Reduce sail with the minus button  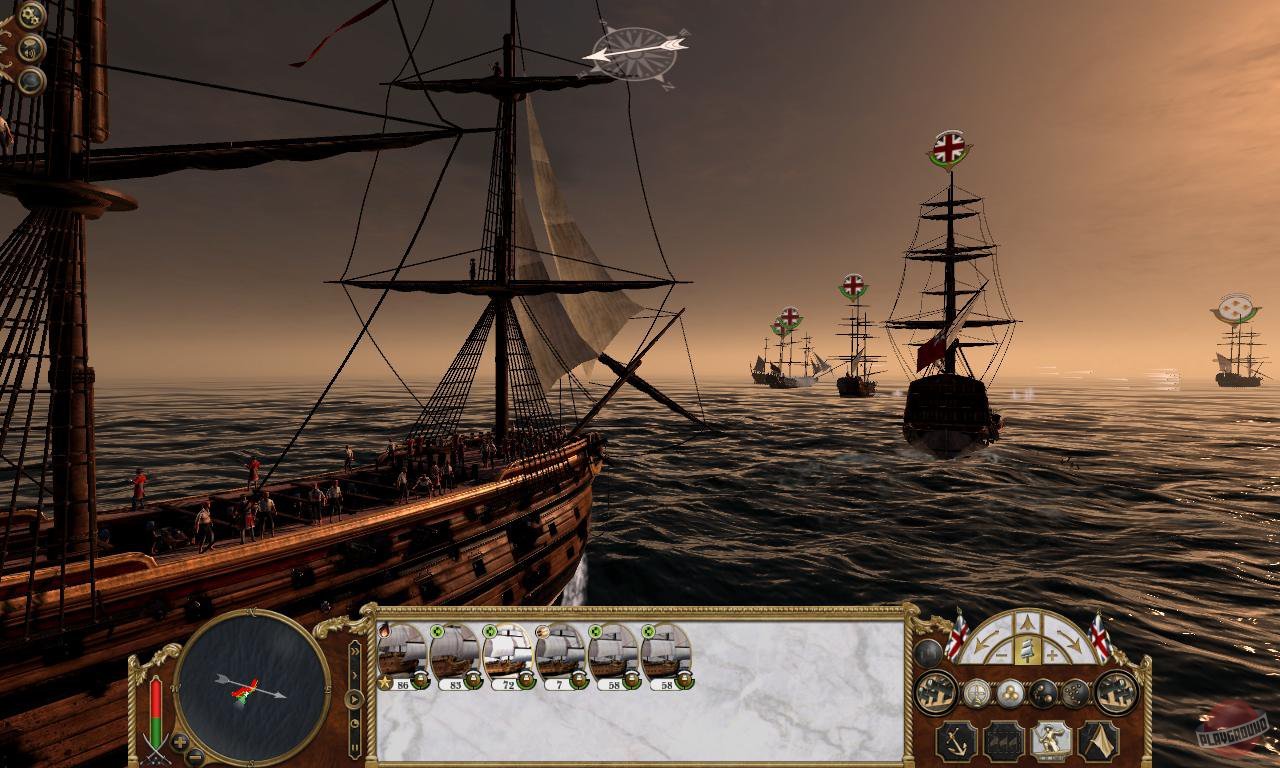[1000, 655]
